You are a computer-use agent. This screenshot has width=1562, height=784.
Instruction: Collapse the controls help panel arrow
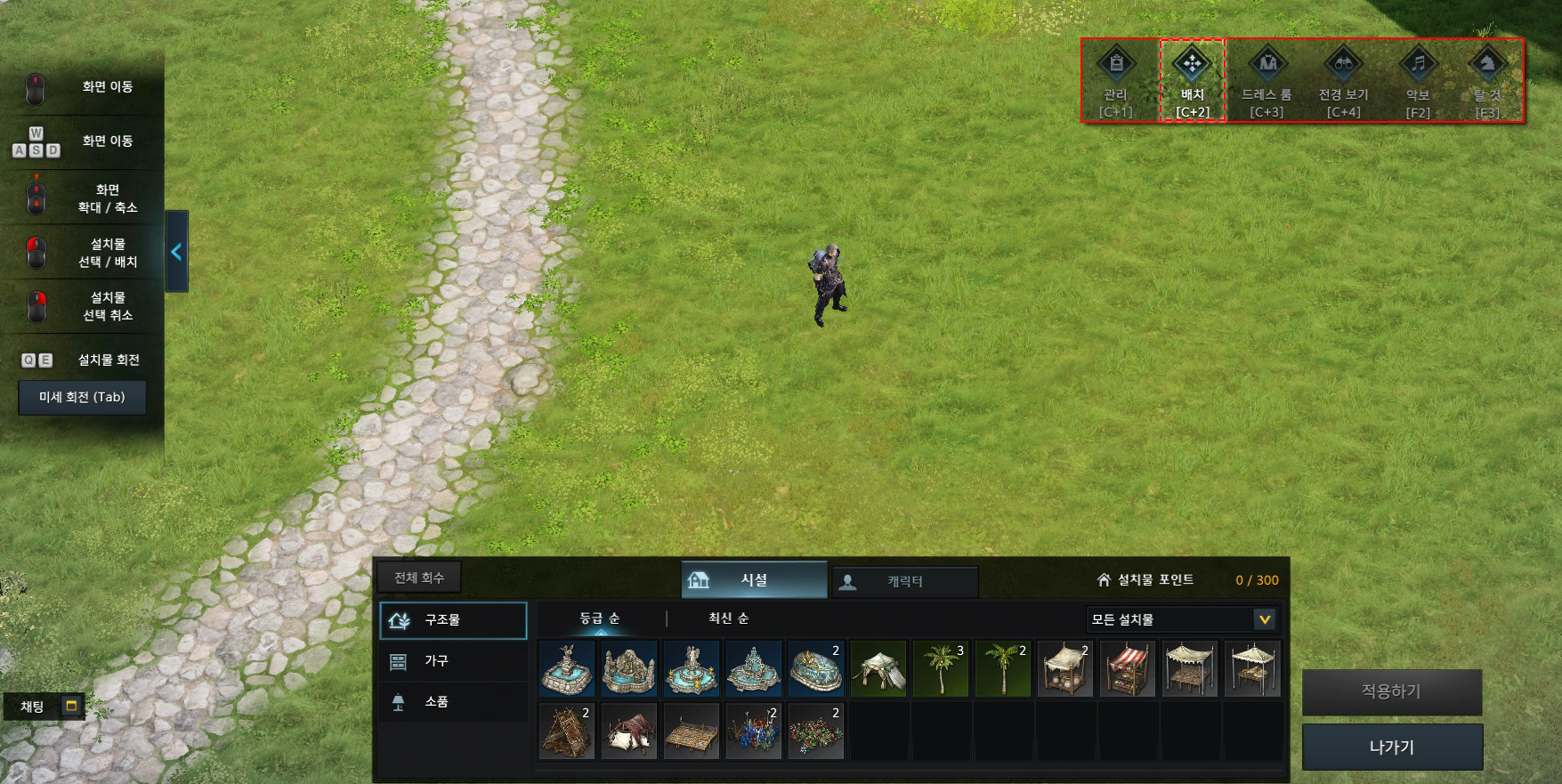point(176,252)
